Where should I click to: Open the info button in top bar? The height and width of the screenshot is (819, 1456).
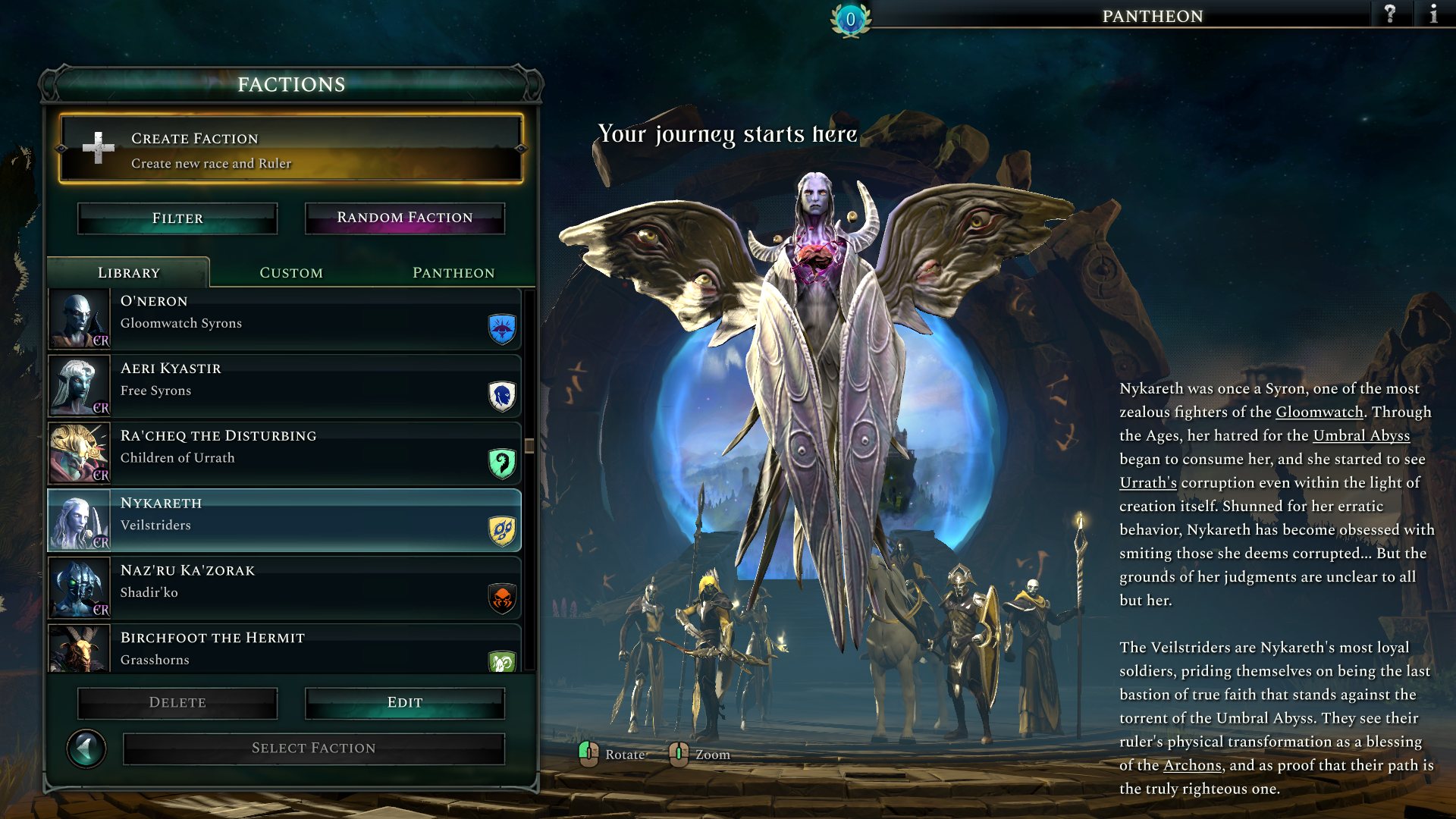[x=1433, y=14]
